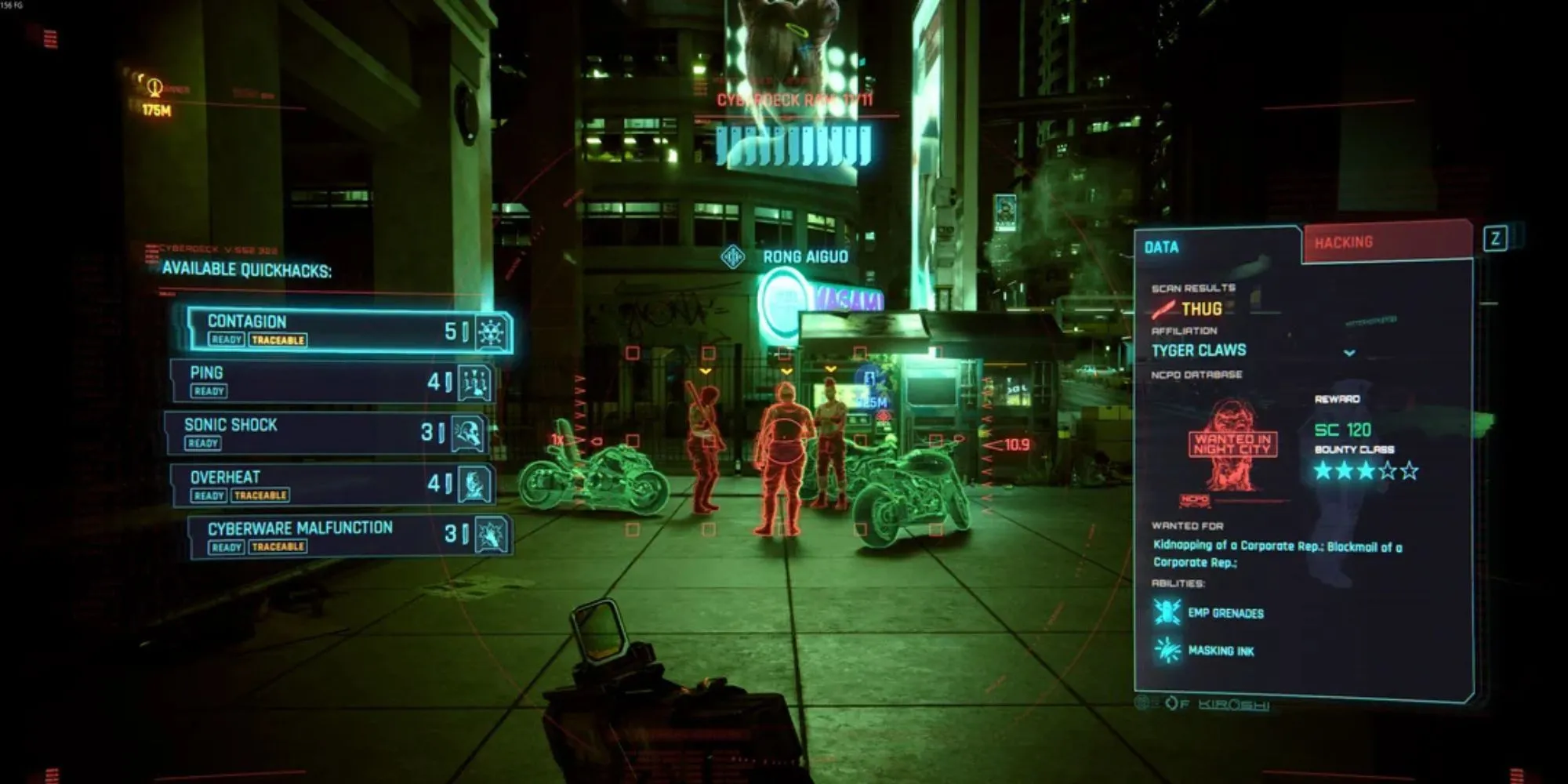1568x784 pixels.
Task: Expand the Tyger Claws affiliation dropdown arrow
Action: point(1349,353)
